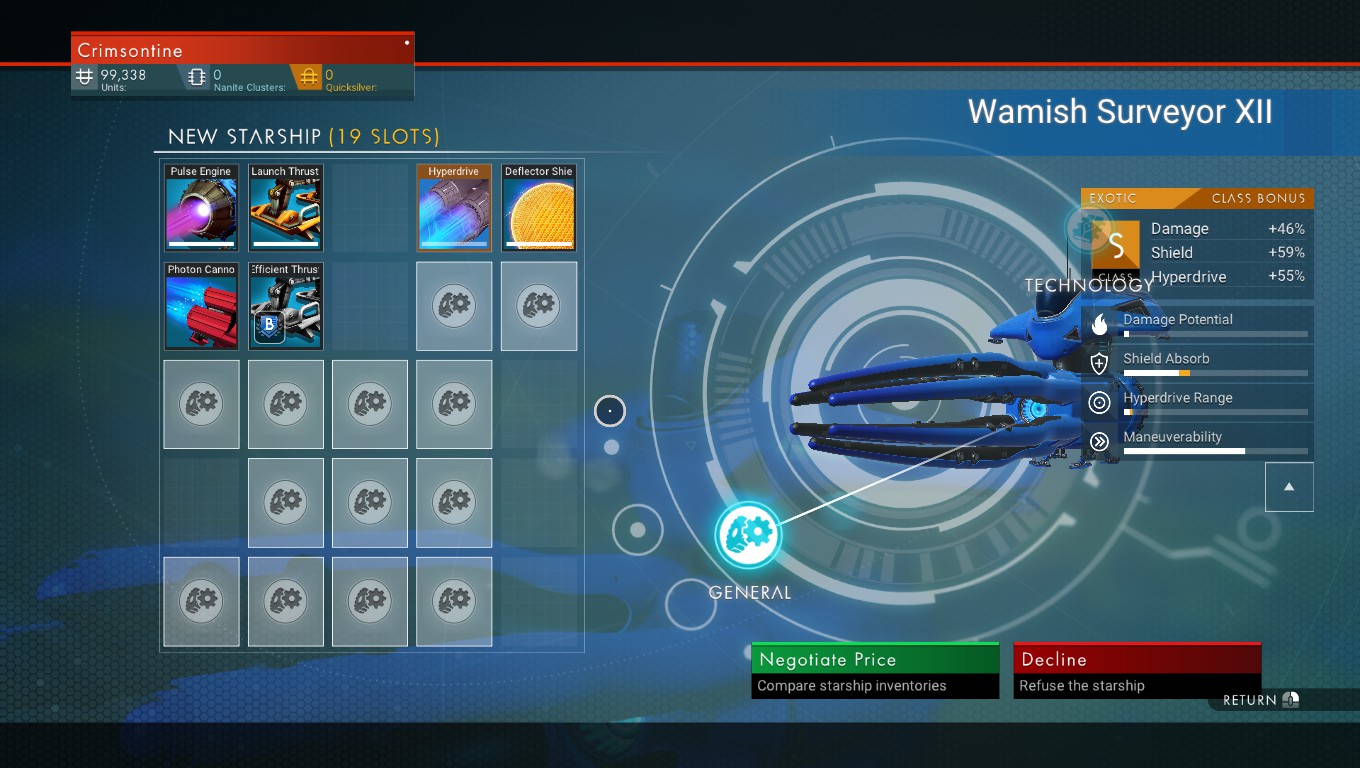Choose the Photon Cannon slot
This screenshot has width=1360, height=768.
(201, 306)
